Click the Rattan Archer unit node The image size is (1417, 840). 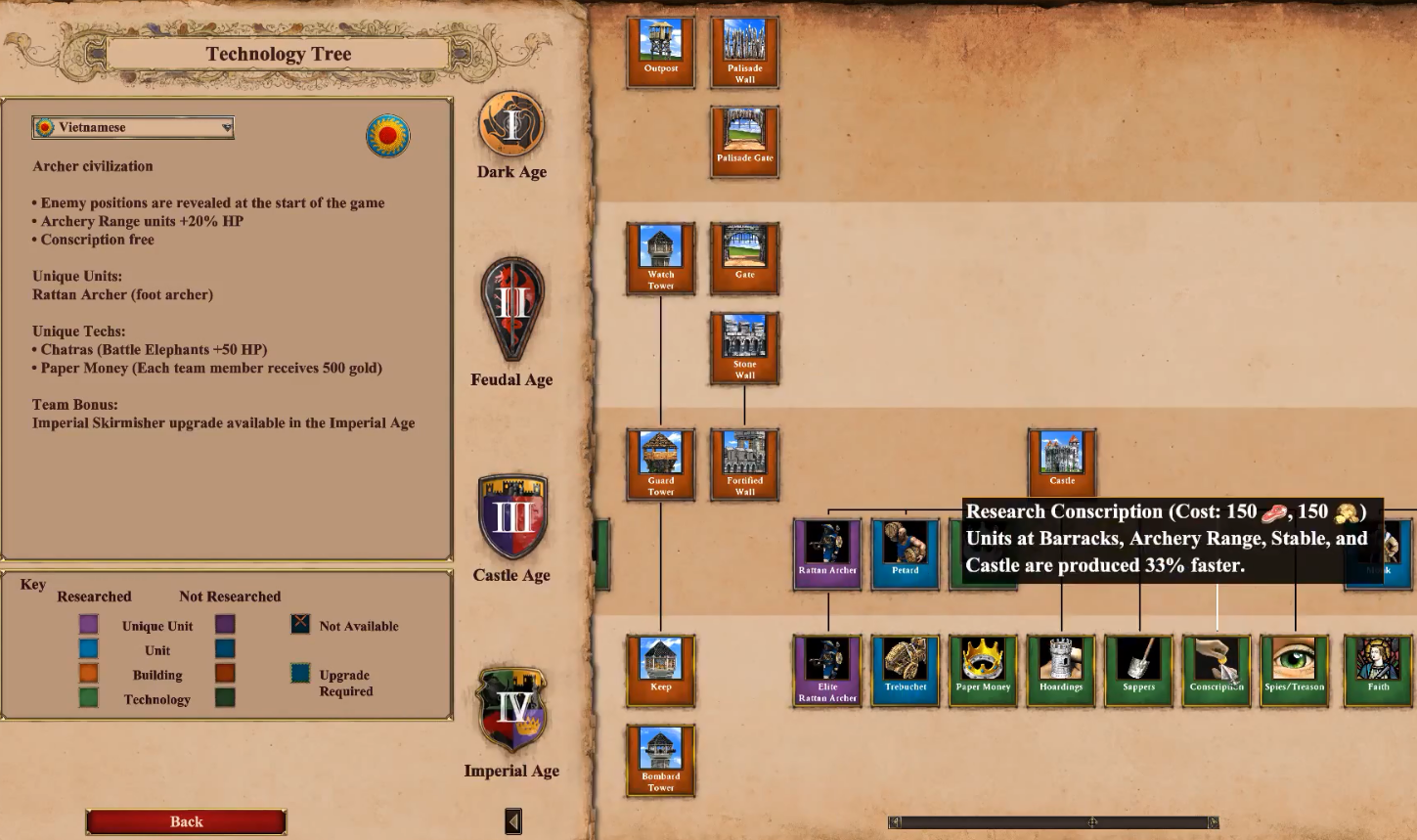tap(827, 553)
